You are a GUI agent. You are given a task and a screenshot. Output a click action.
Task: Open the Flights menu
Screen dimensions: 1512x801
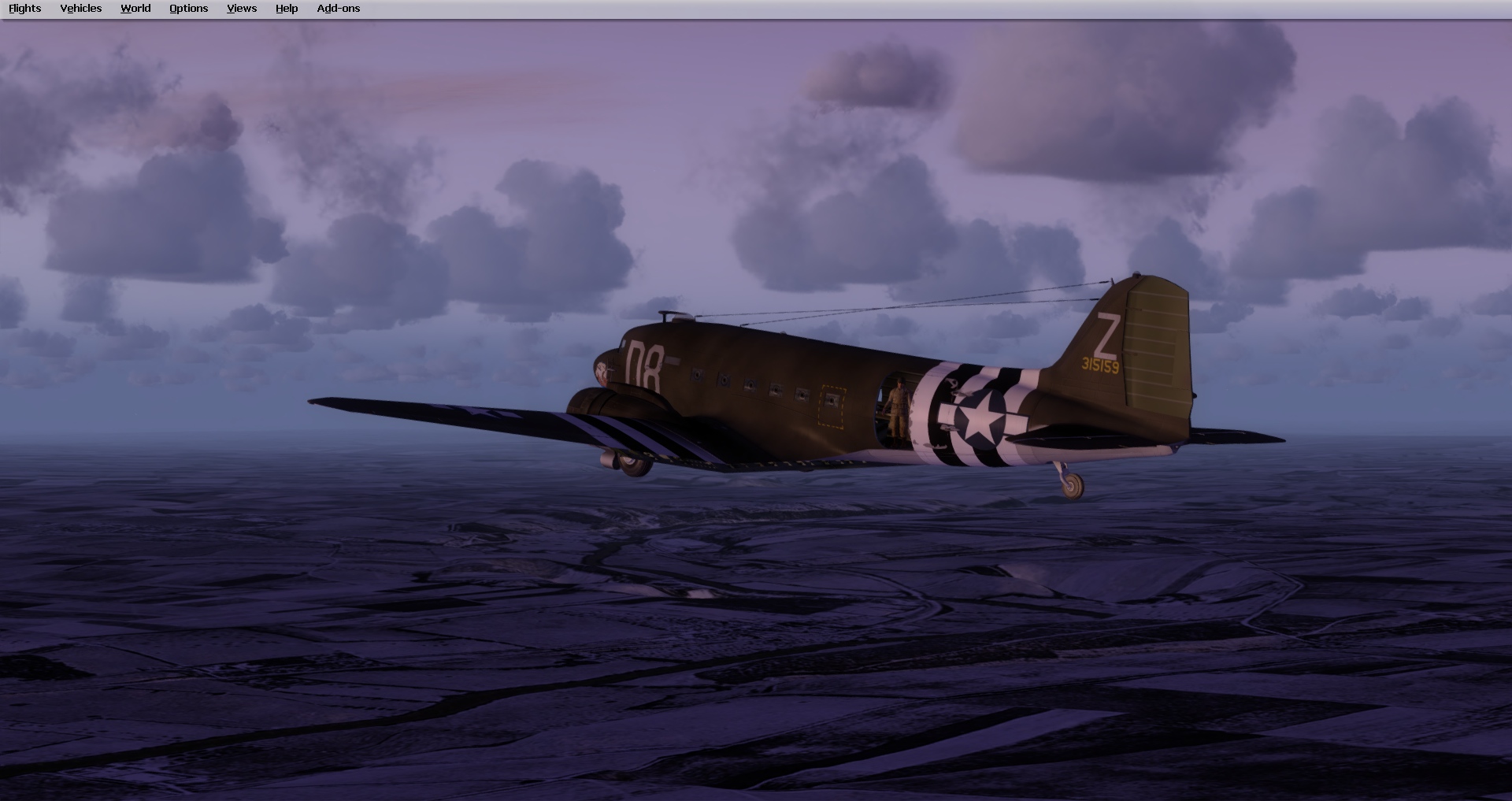tap(24, 8)
